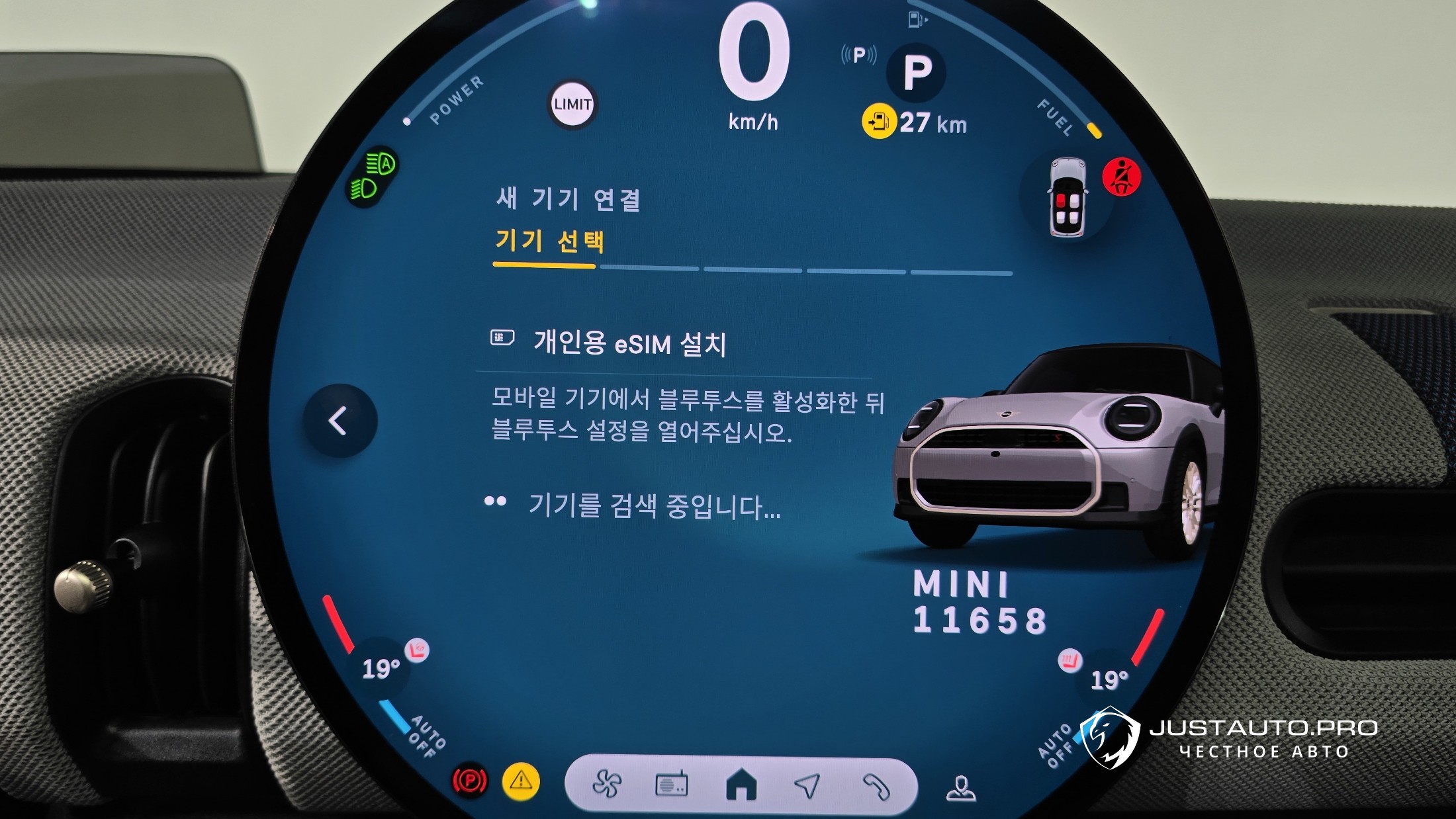Go back with the left arrow button
Screen dimensions: 1456x819
340,421
